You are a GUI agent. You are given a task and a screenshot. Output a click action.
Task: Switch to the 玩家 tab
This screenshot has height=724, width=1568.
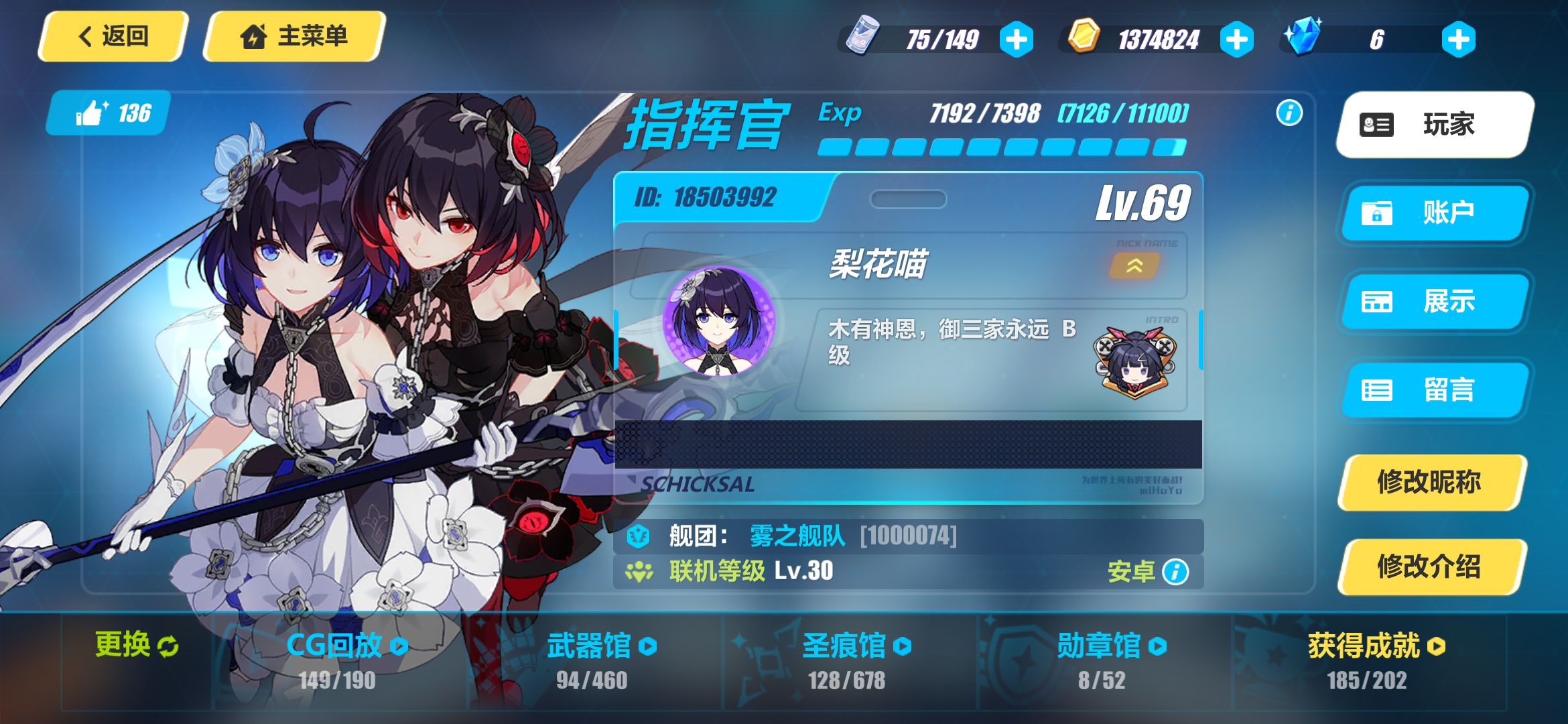click(x=1434, y=125)
